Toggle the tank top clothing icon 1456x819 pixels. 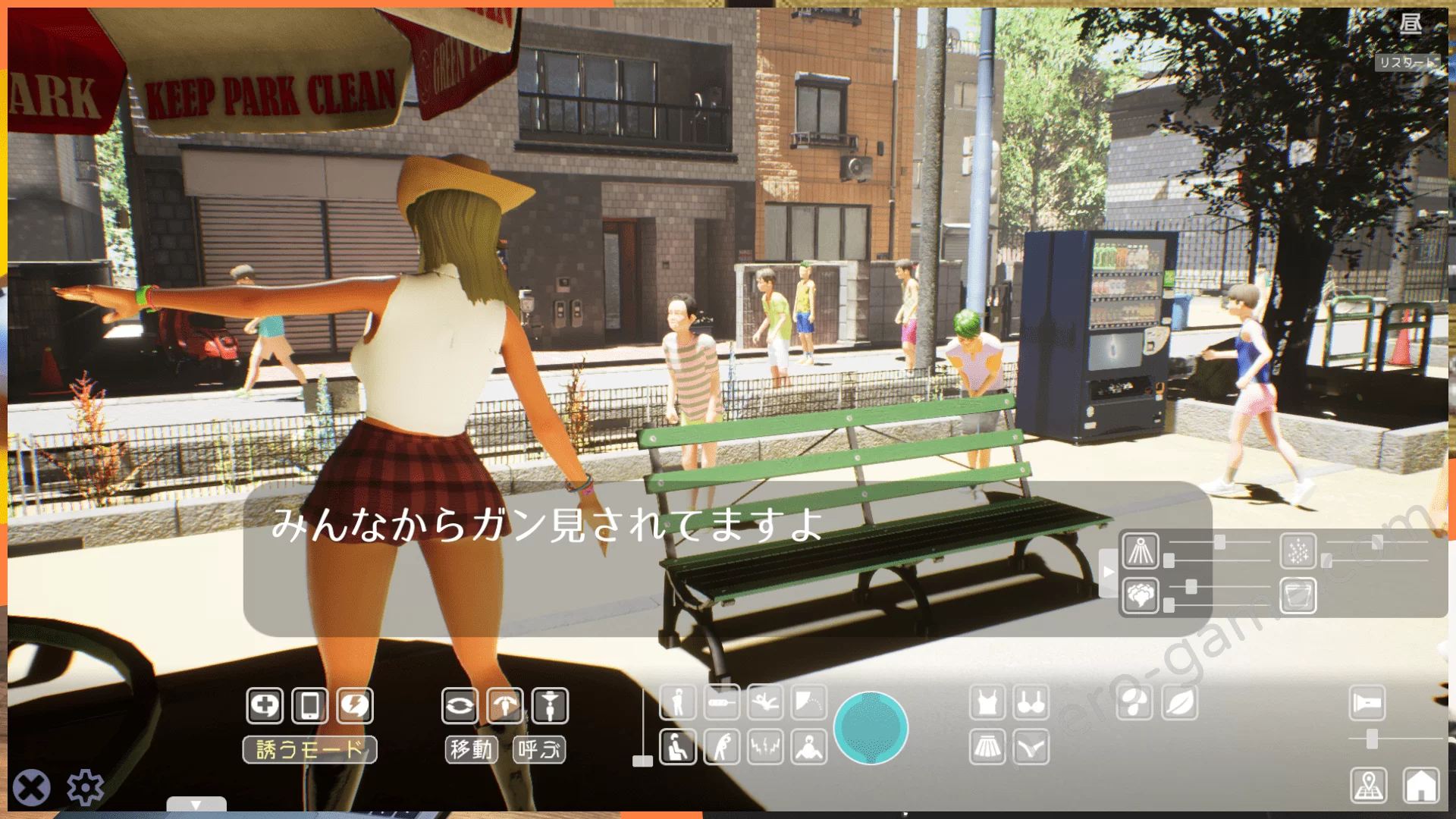pos(987,703)
